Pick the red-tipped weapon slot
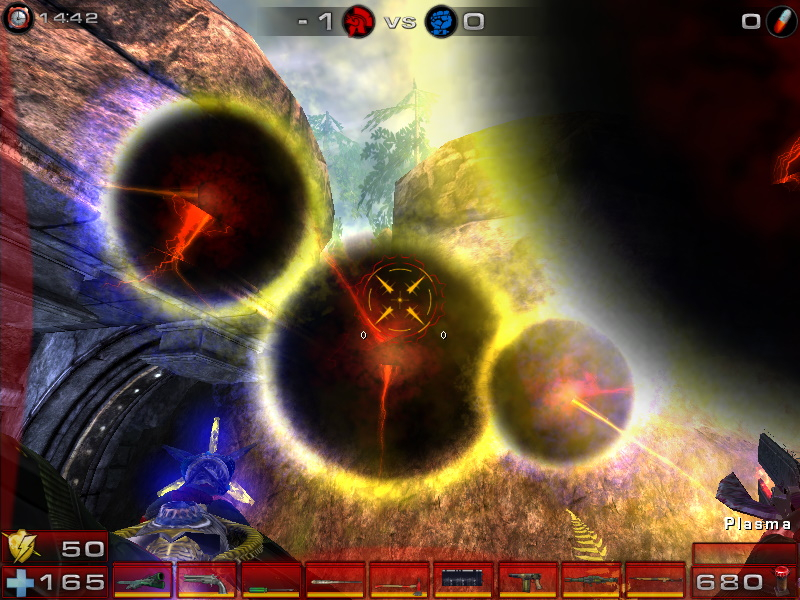Viewport: 800px width, 600px height. 398,580
